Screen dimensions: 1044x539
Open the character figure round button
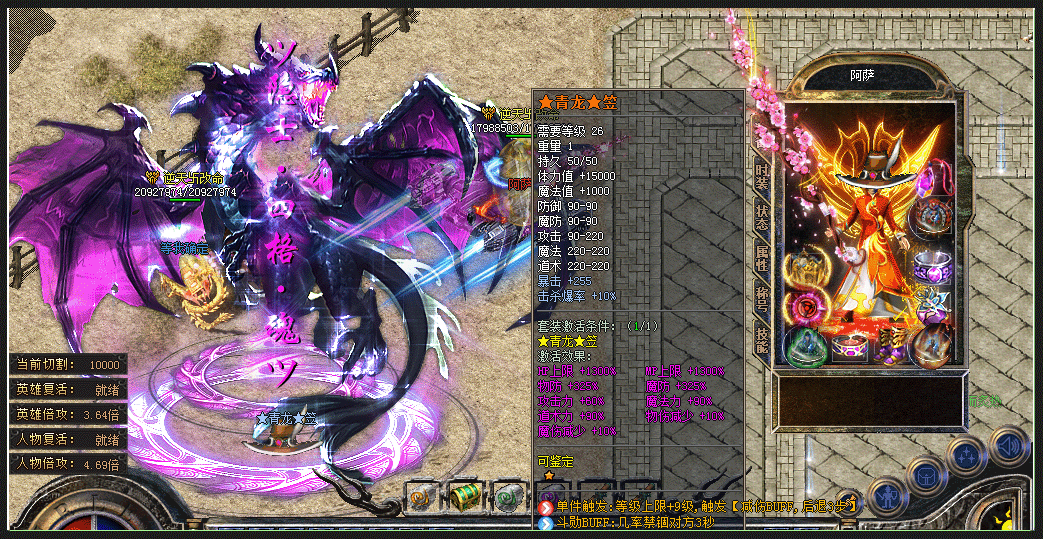(x=887, y=493)
